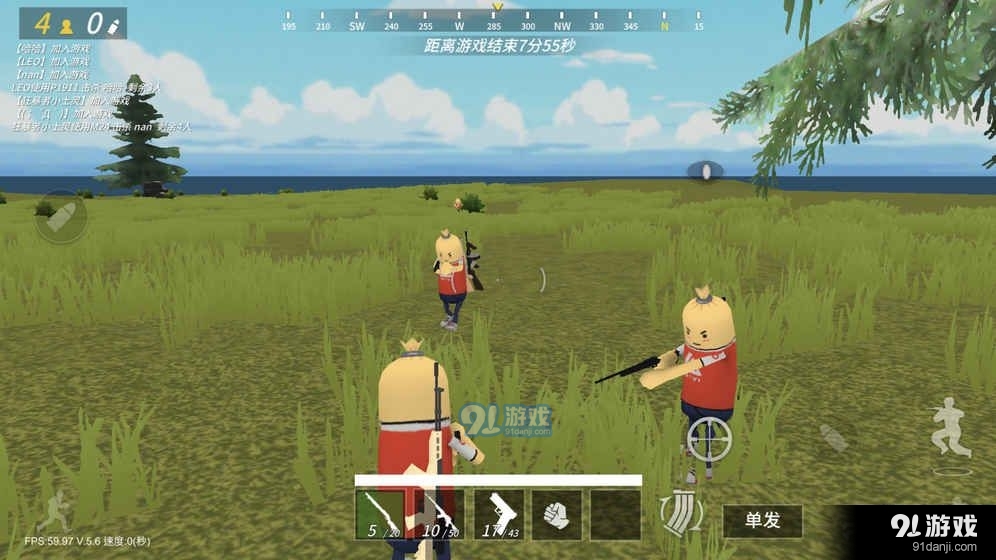Choose the fist melee slot
The image size is (996, 560).
click(556, 514)
